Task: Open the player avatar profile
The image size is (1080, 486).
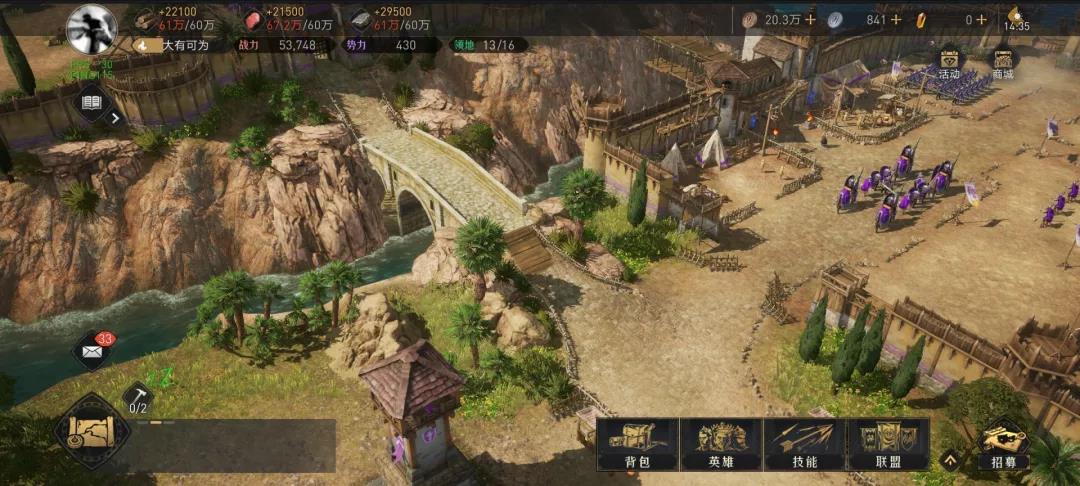Action: [x=91, y=28]
